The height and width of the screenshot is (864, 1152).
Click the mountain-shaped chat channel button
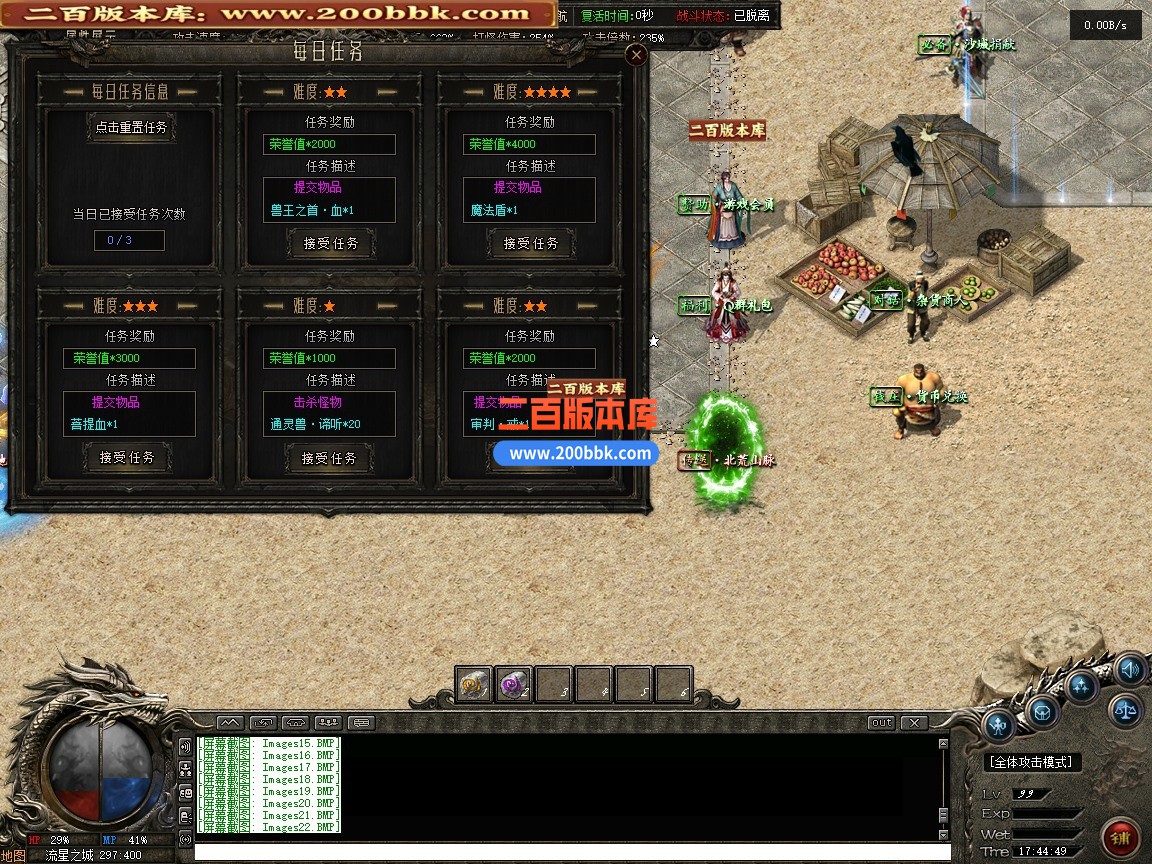pyautogui.click(x=229, y=722)
